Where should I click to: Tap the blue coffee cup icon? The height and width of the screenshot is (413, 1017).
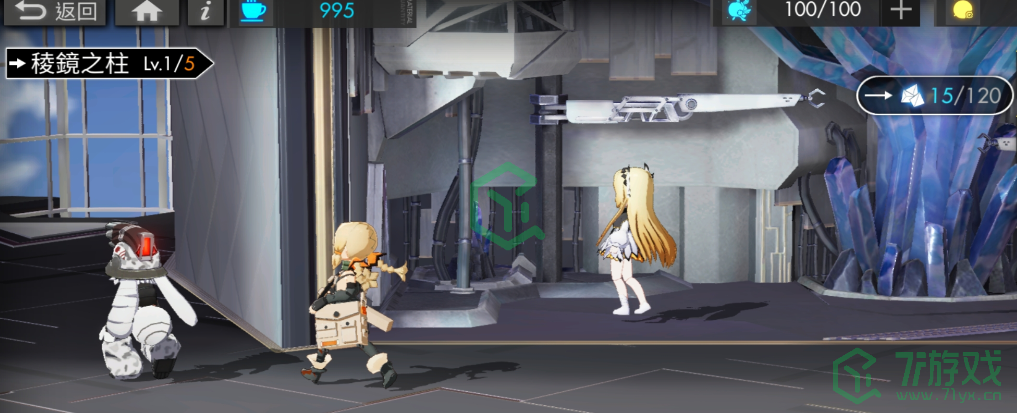[255, 12]
